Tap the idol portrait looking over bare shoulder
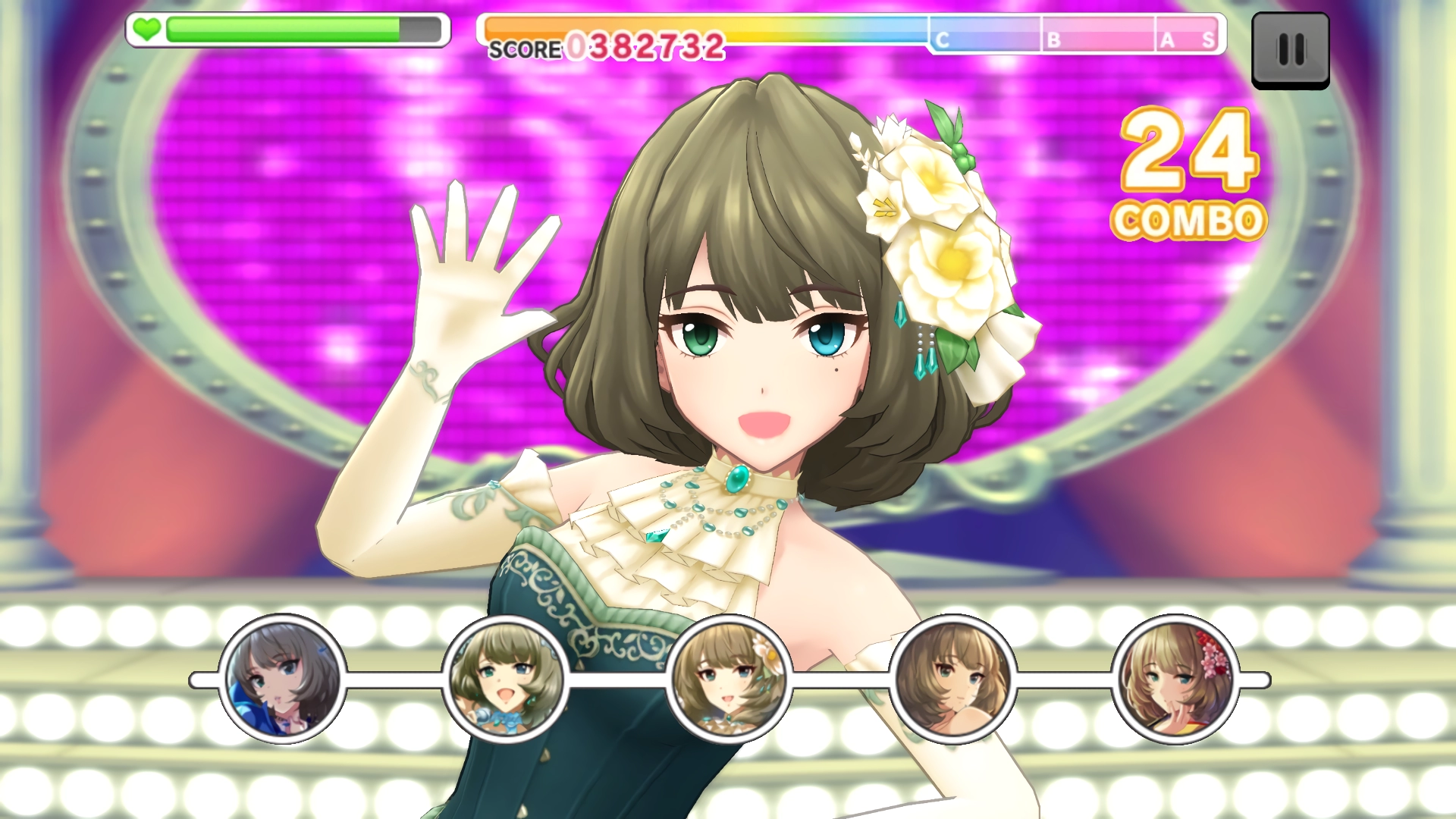Viewport: 1456px width, 819px height. pos(952,679)
